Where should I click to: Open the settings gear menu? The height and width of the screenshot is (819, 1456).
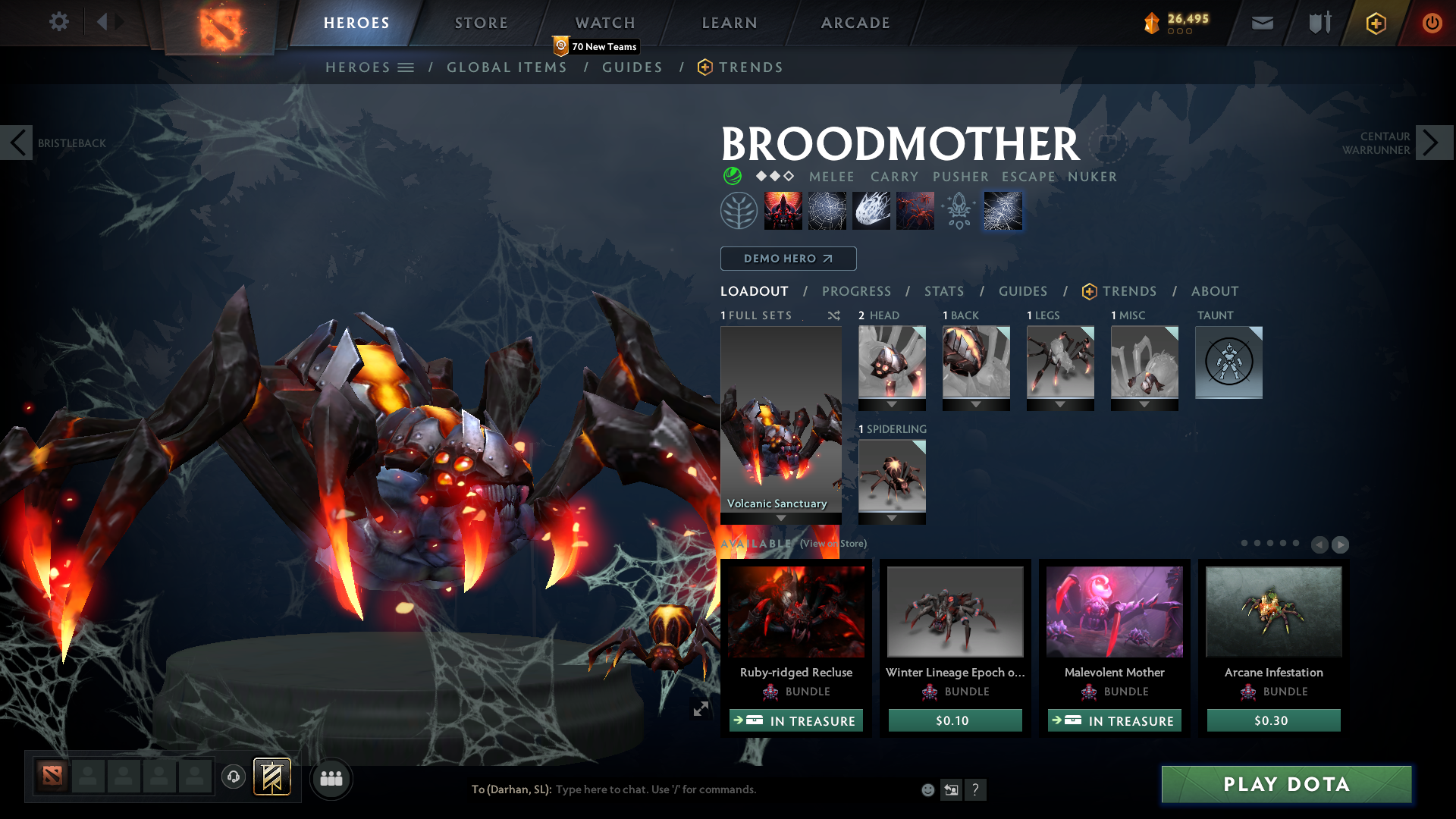58,22
